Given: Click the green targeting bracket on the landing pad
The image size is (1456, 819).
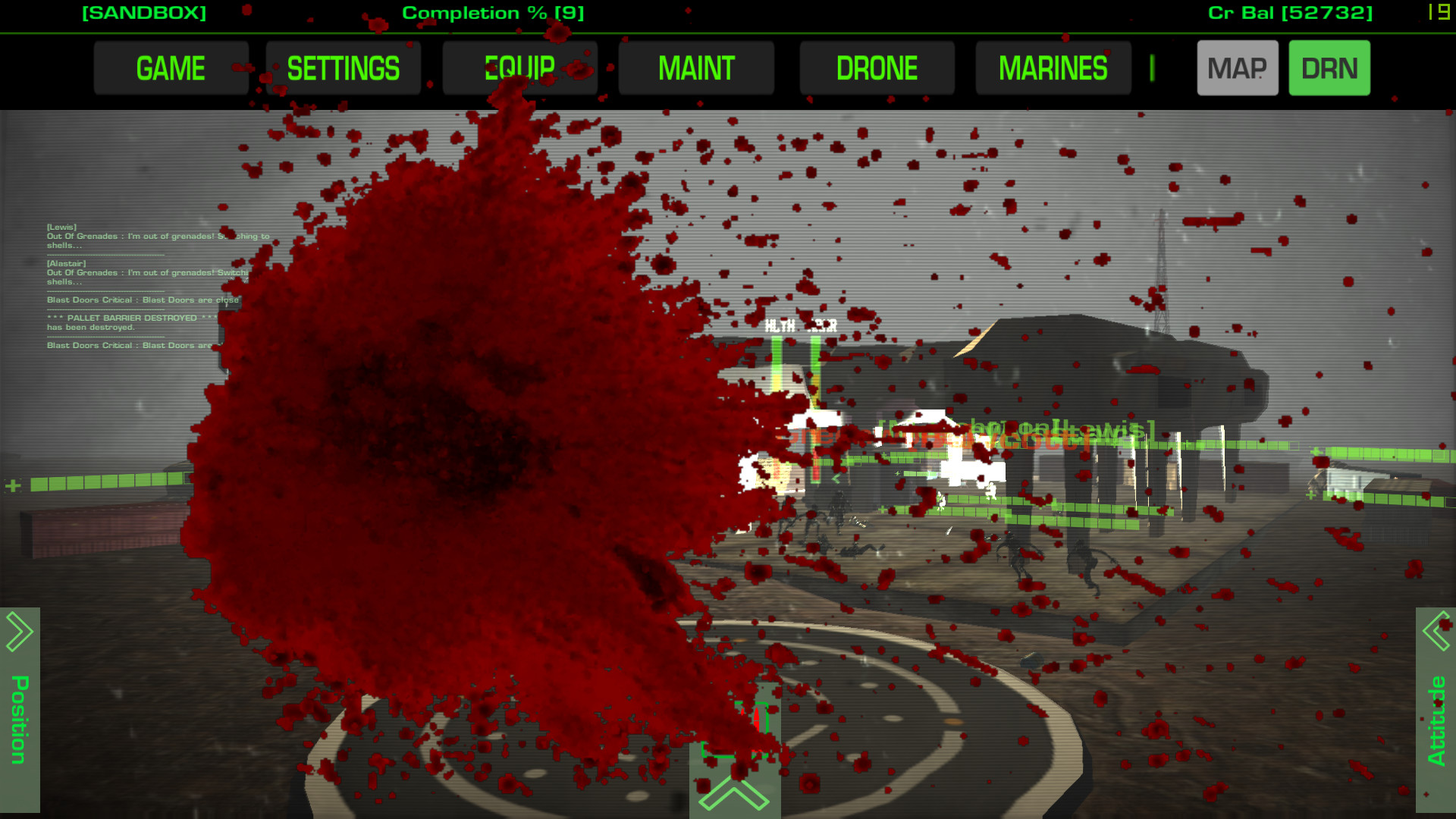Looking at the screenshot, I should point(736,728).
